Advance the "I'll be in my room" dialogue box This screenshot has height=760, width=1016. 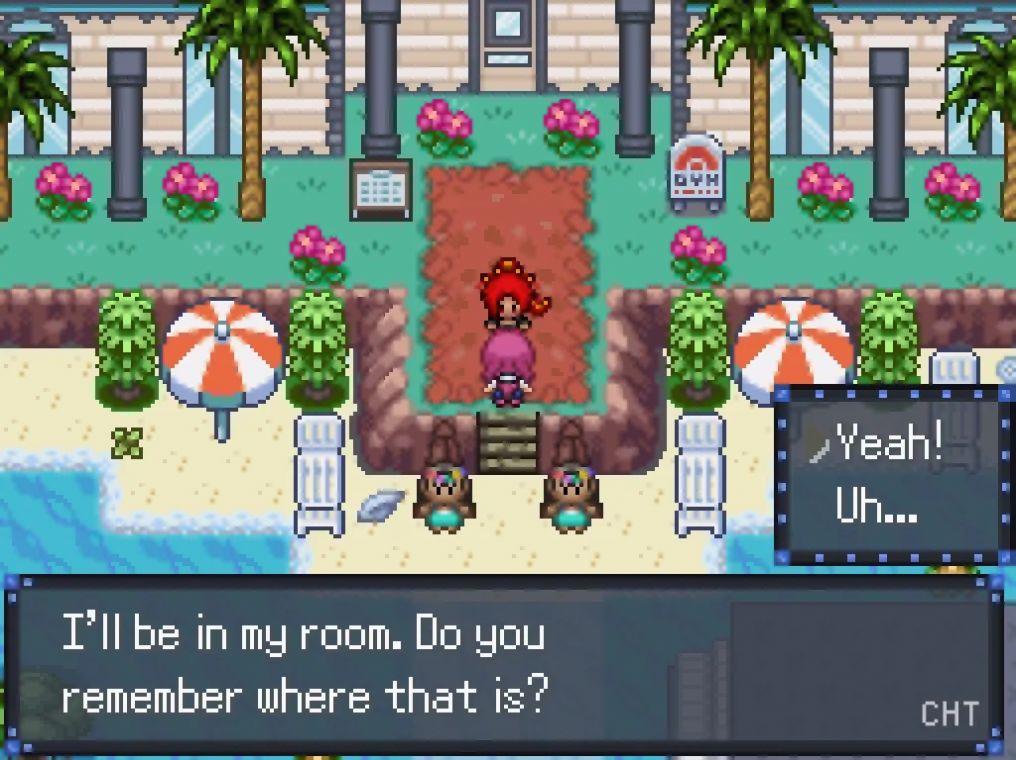[x=506, y=666]
